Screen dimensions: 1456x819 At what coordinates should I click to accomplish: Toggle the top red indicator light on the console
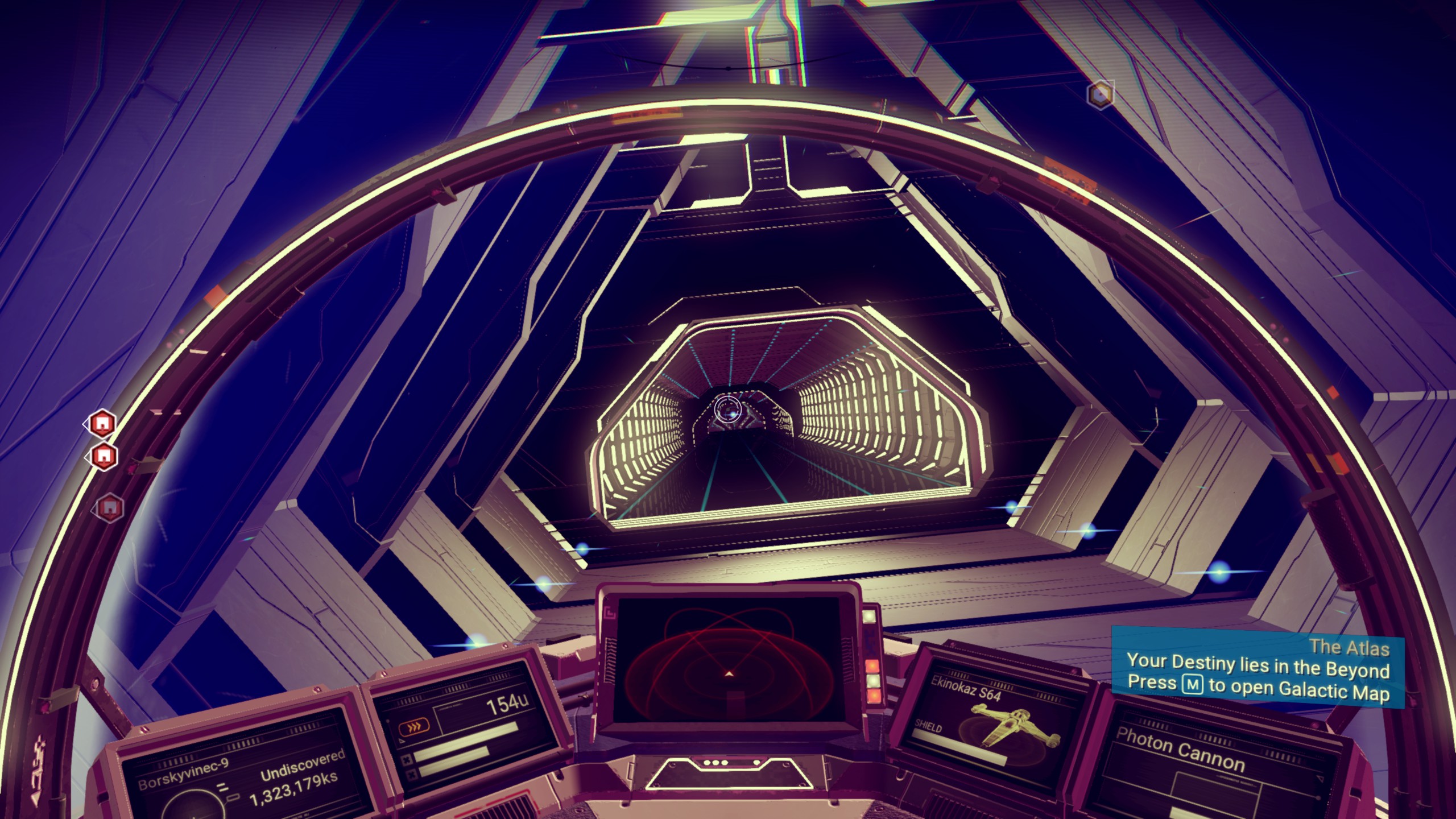[x=872, y=665]
